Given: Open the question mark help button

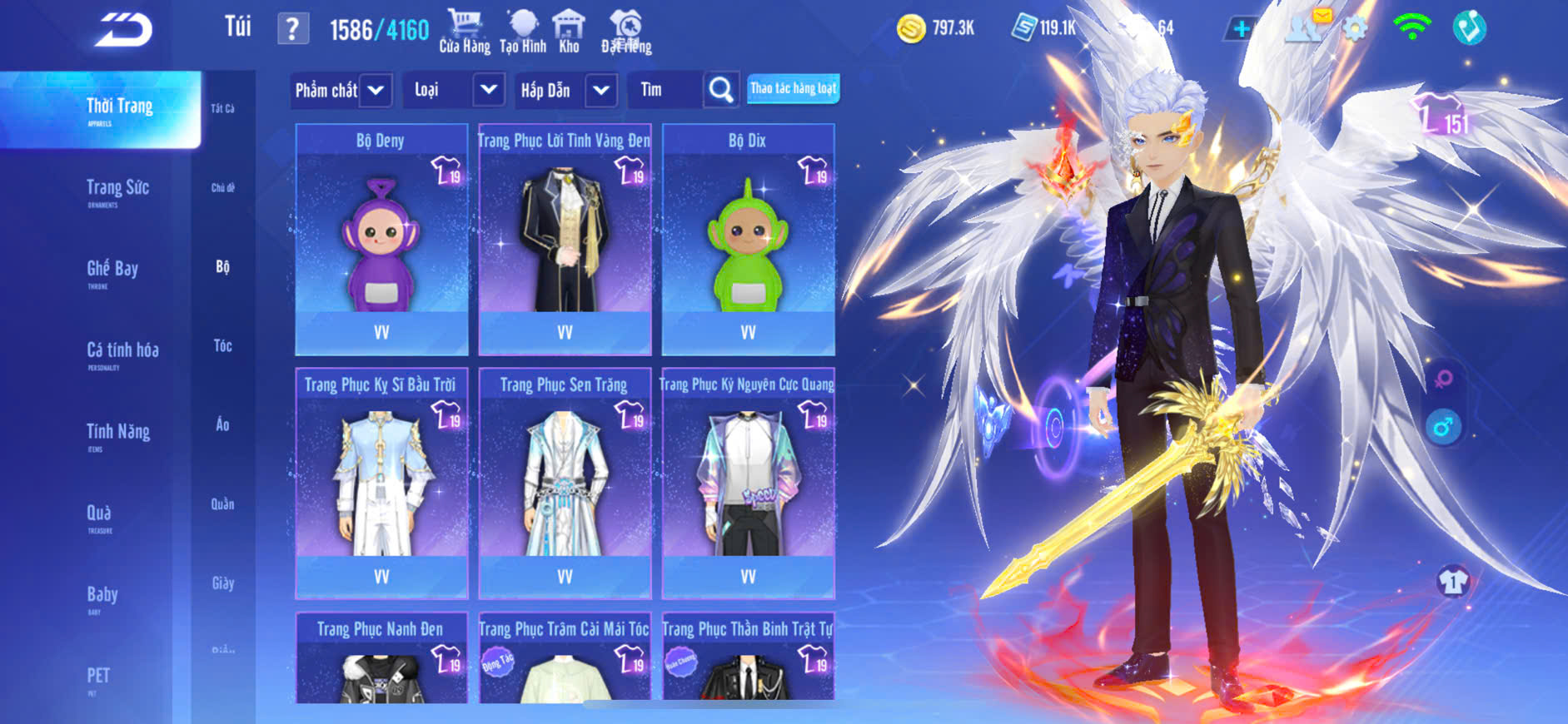Looking at the screenshot, I should click(292, 29).
